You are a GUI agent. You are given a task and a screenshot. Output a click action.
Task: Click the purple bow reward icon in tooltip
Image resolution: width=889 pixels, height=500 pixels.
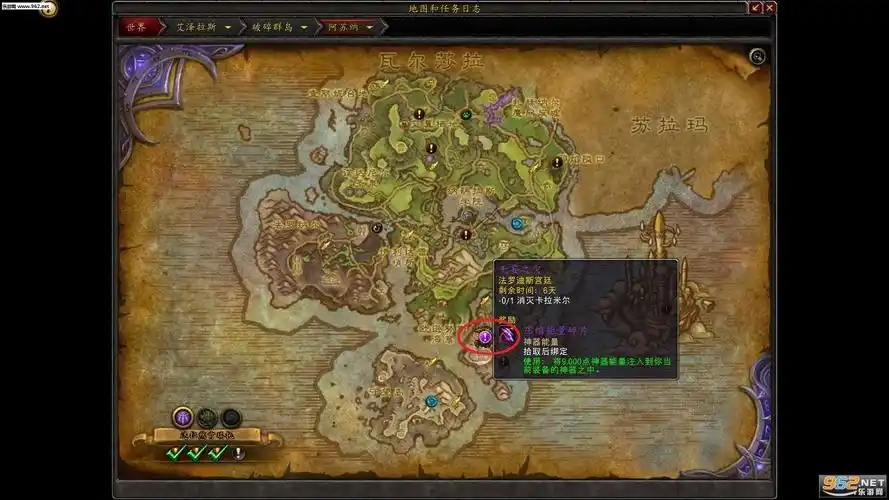click(508, 338)
